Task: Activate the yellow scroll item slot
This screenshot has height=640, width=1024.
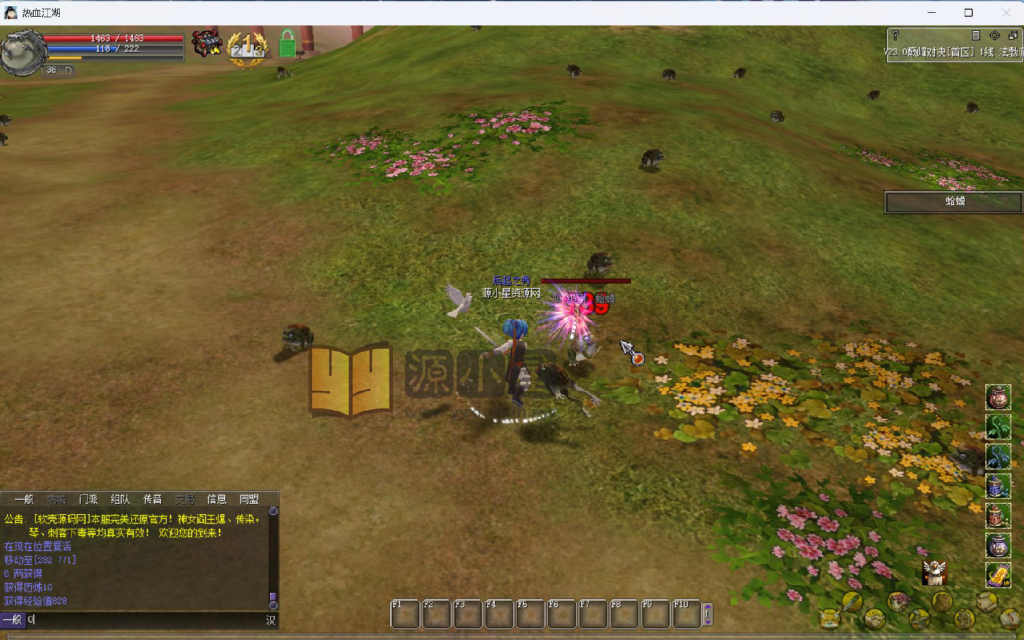Action: pos(998,575)
